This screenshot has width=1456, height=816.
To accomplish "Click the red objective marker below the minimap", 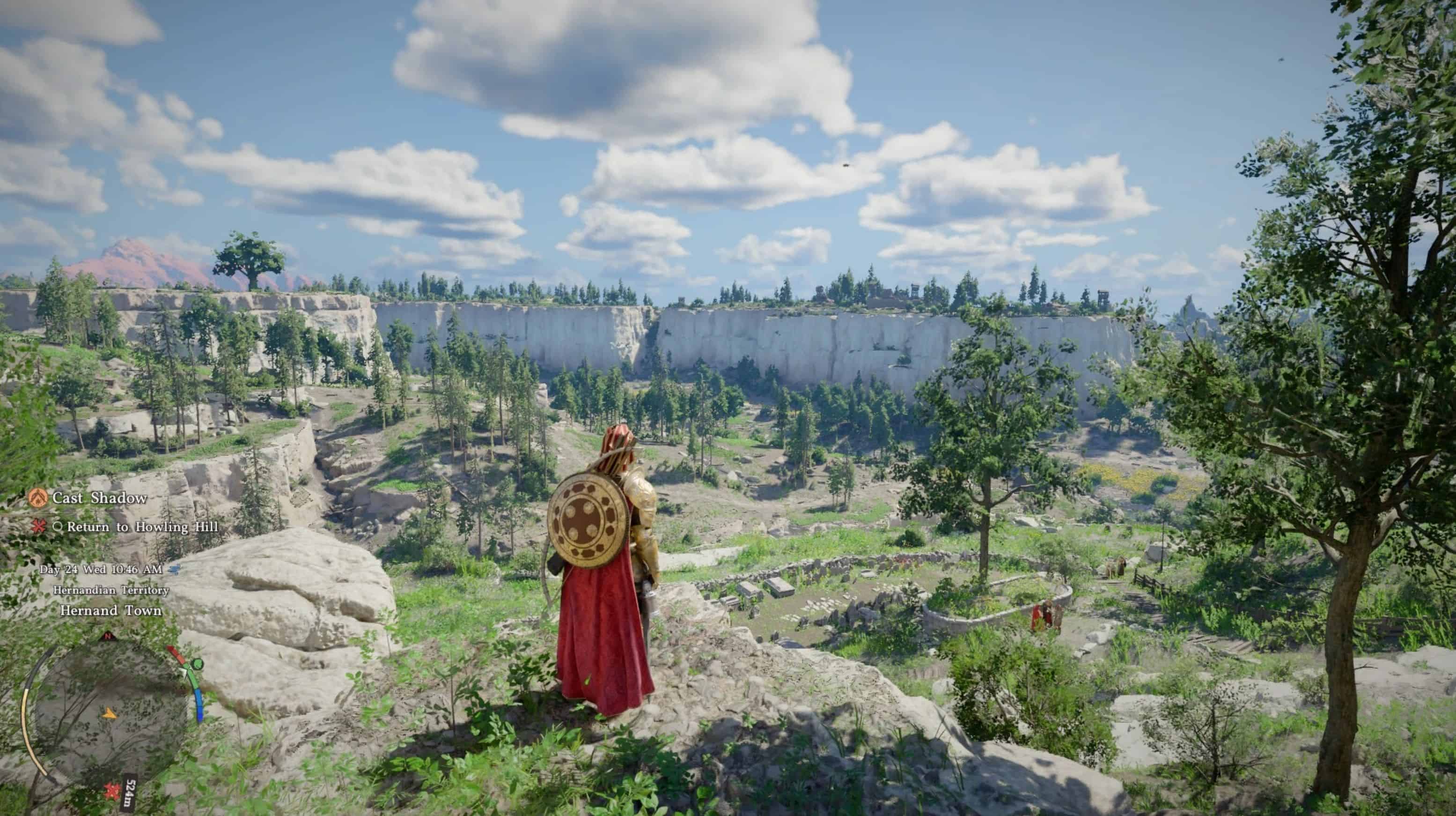I will click(x=111, y=790).
